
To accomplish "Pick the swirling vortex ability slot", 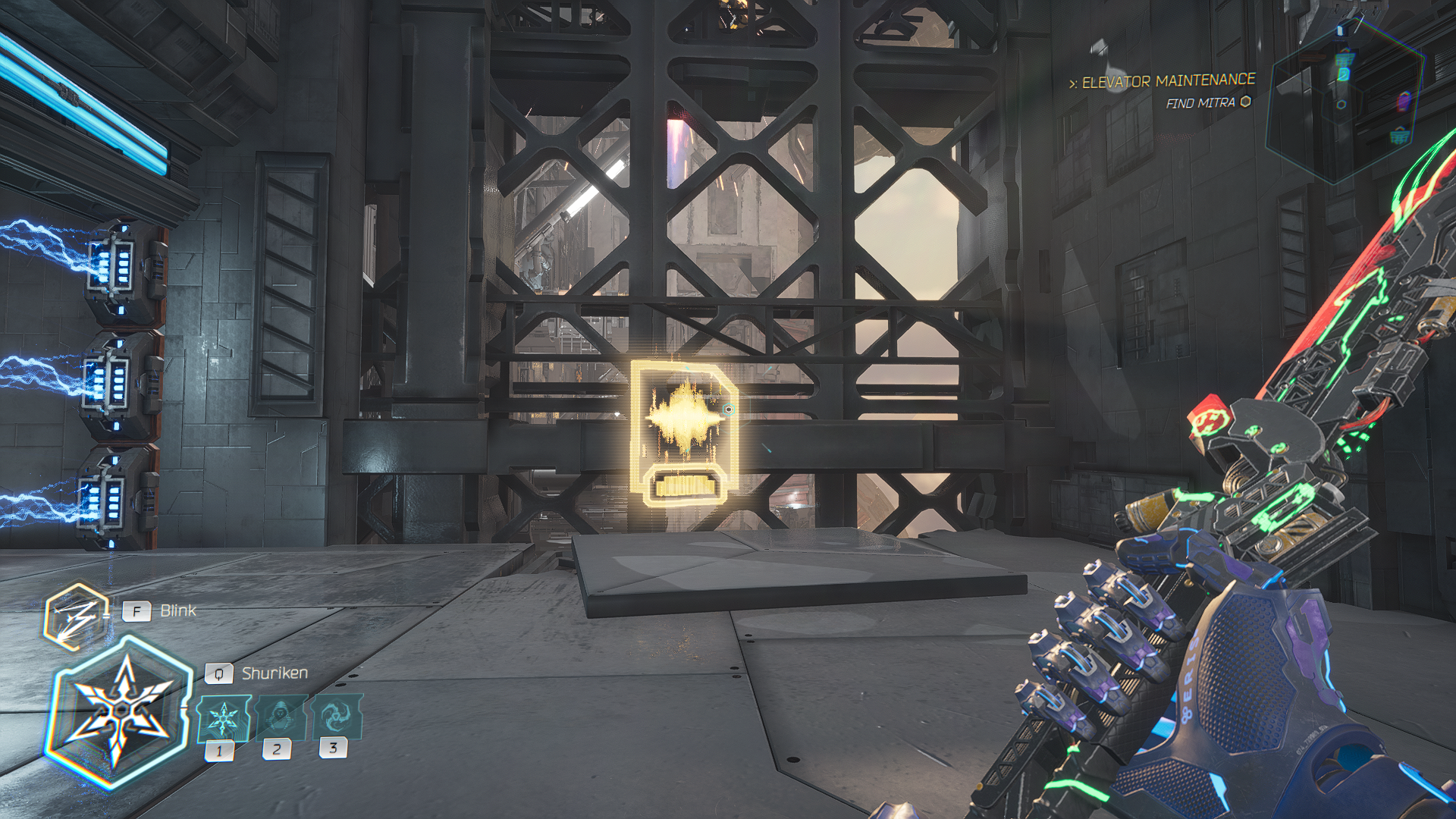I will click(x=336, y=716).
